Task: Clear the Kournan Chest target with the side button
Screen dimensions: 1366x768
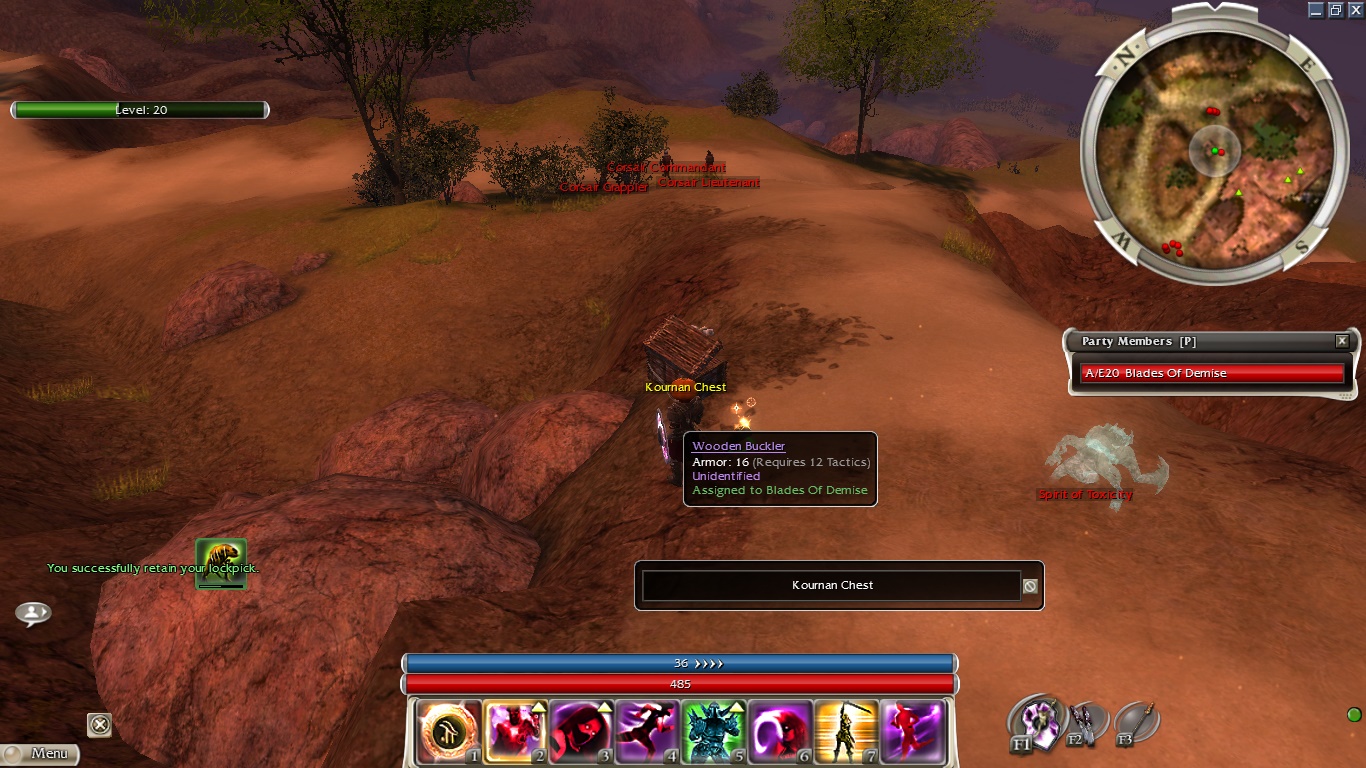Action: point(1030,586)
